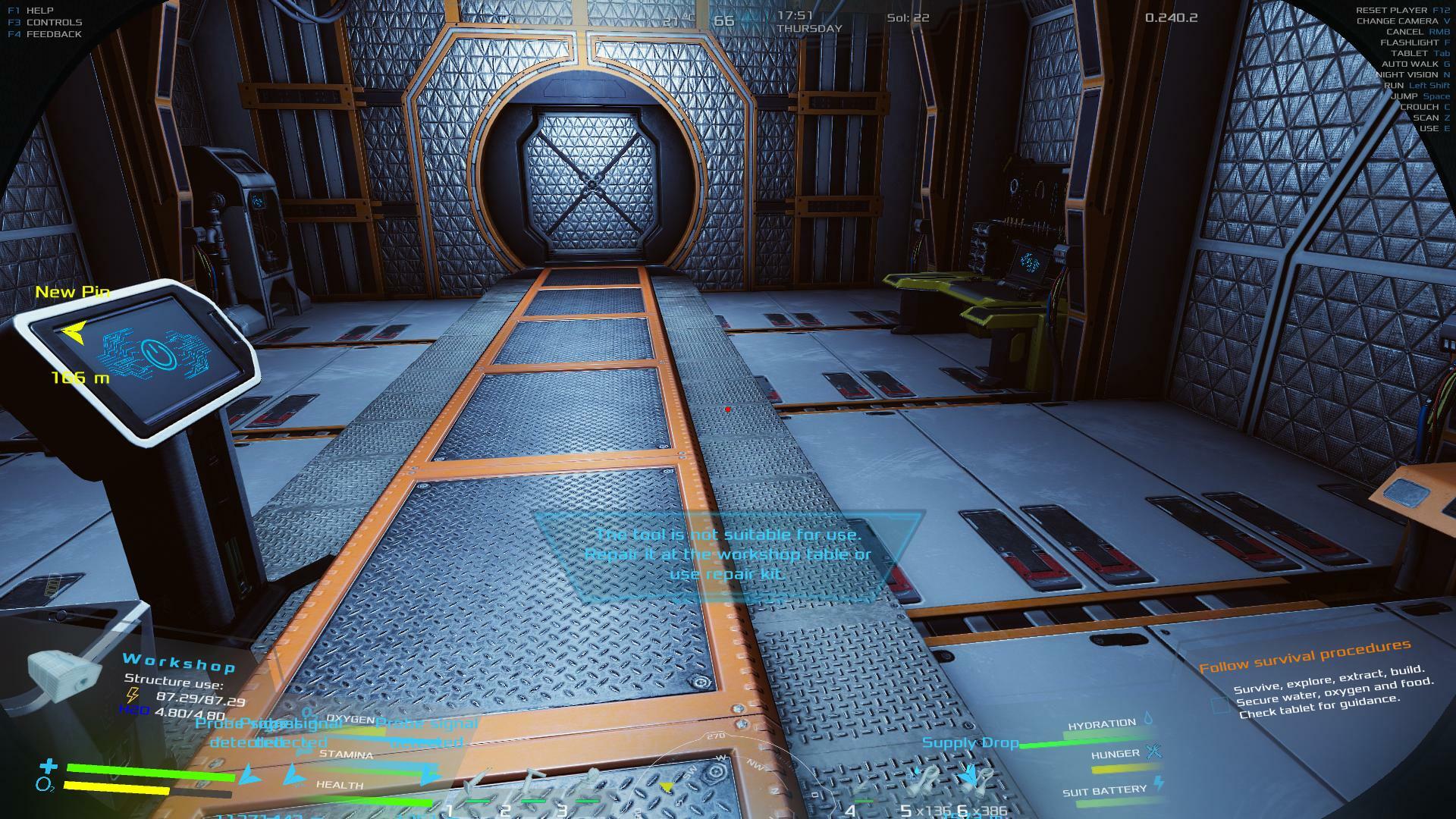The width and height of the screenshot is (1456, 819).
Task: Select the tool in hotbar slot 2
Action: [533, 786]
